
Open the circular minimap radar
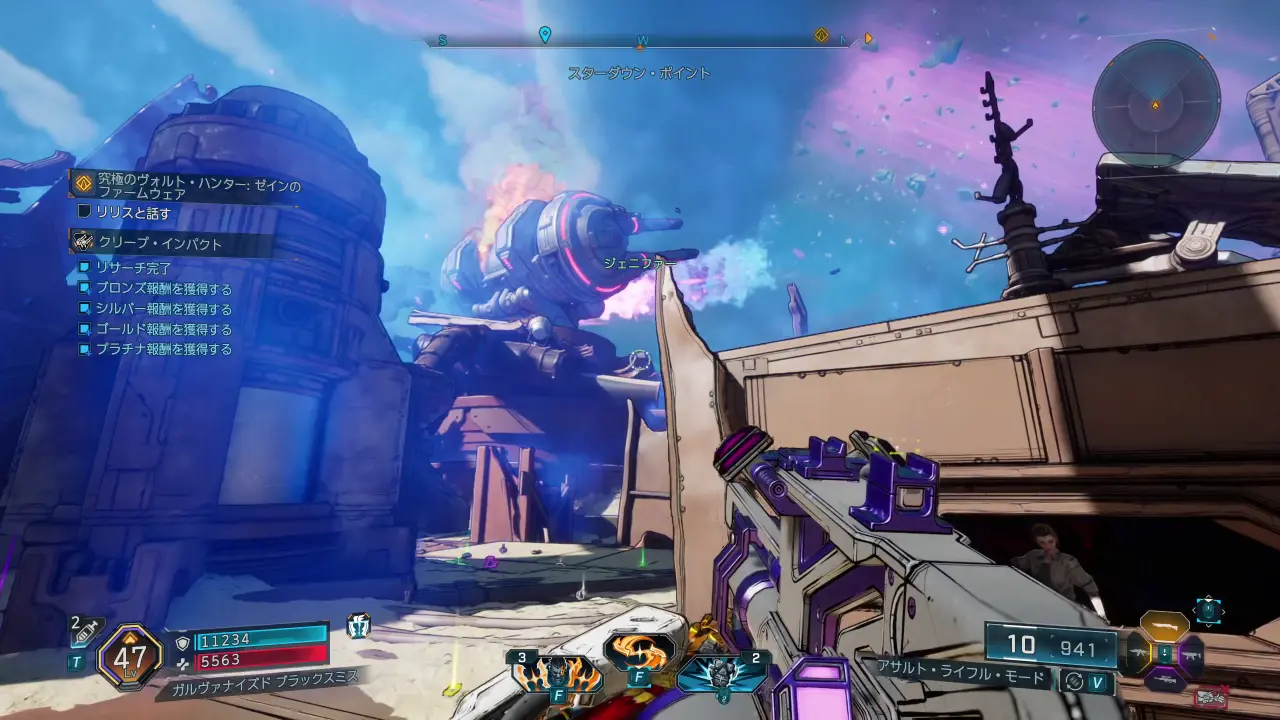coord(1155,102)
